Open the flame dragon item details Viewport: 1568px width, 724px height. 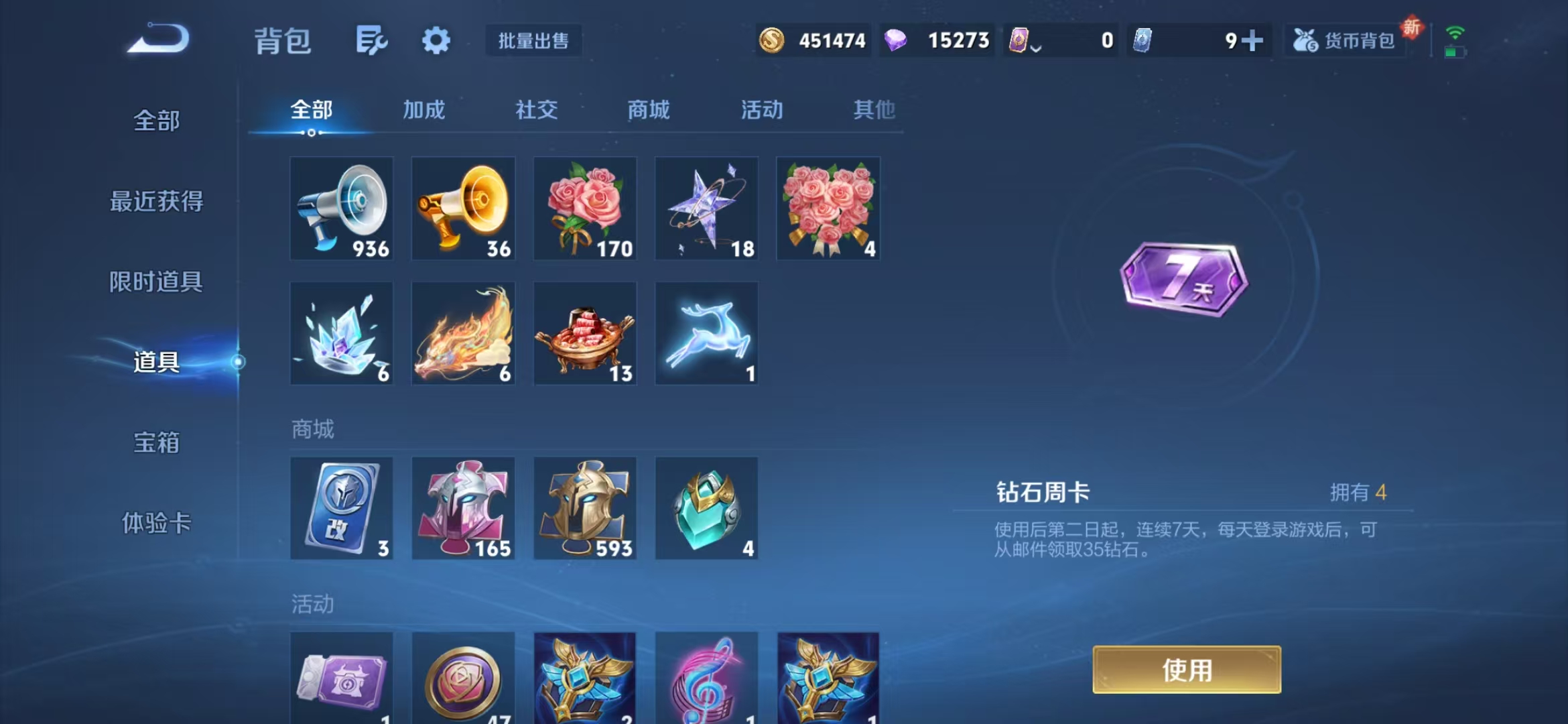click(x=463, y=333)
